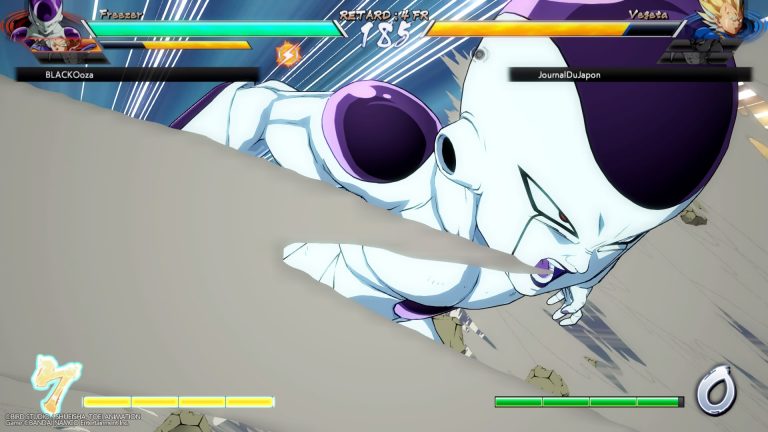Activate the orange Sparking lightning icon
This screenshot has width=768, height=432.
coord(288,54)
